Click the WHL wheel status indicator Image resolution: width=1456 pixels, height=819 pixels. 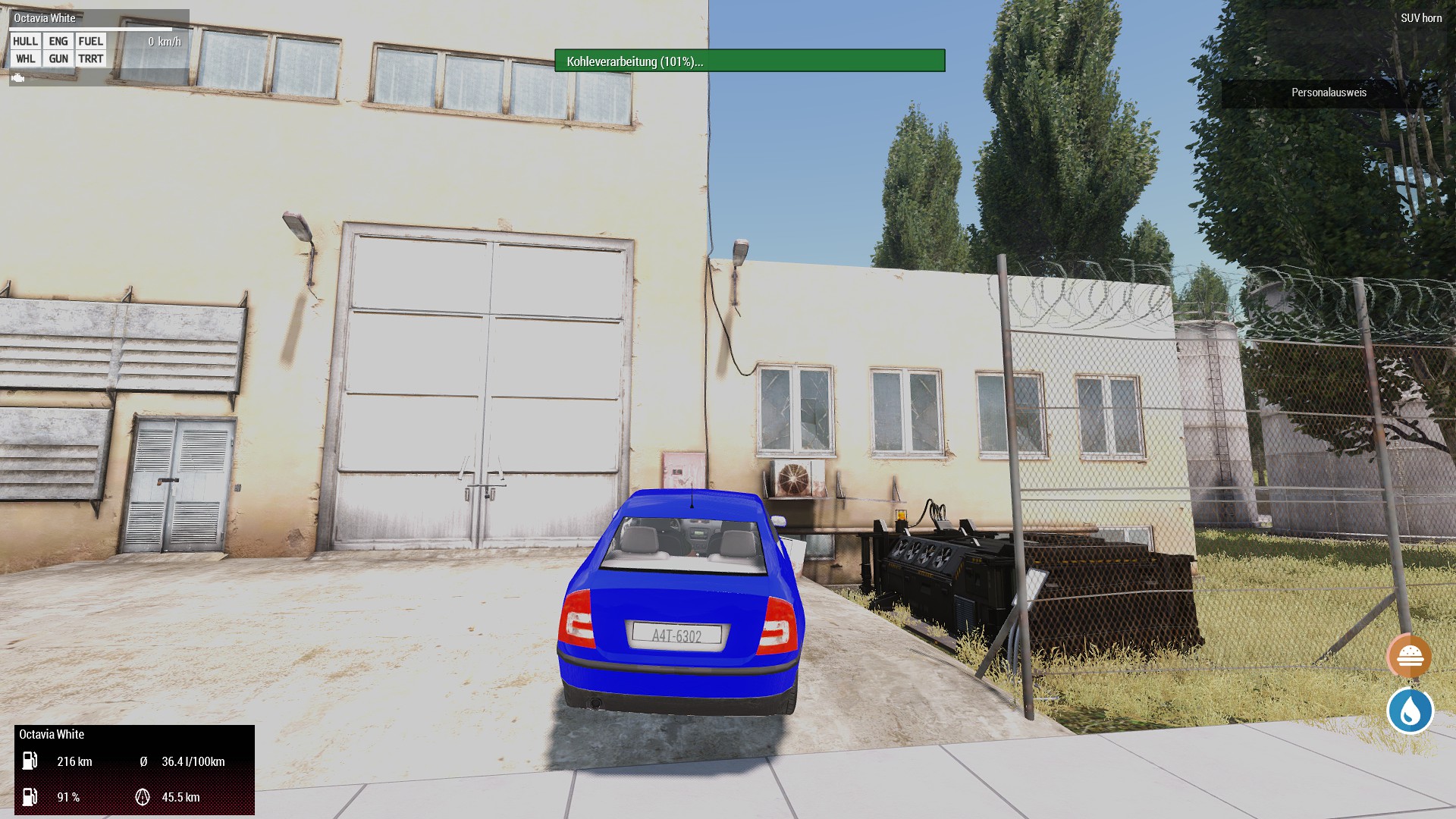tap(26, 59)
